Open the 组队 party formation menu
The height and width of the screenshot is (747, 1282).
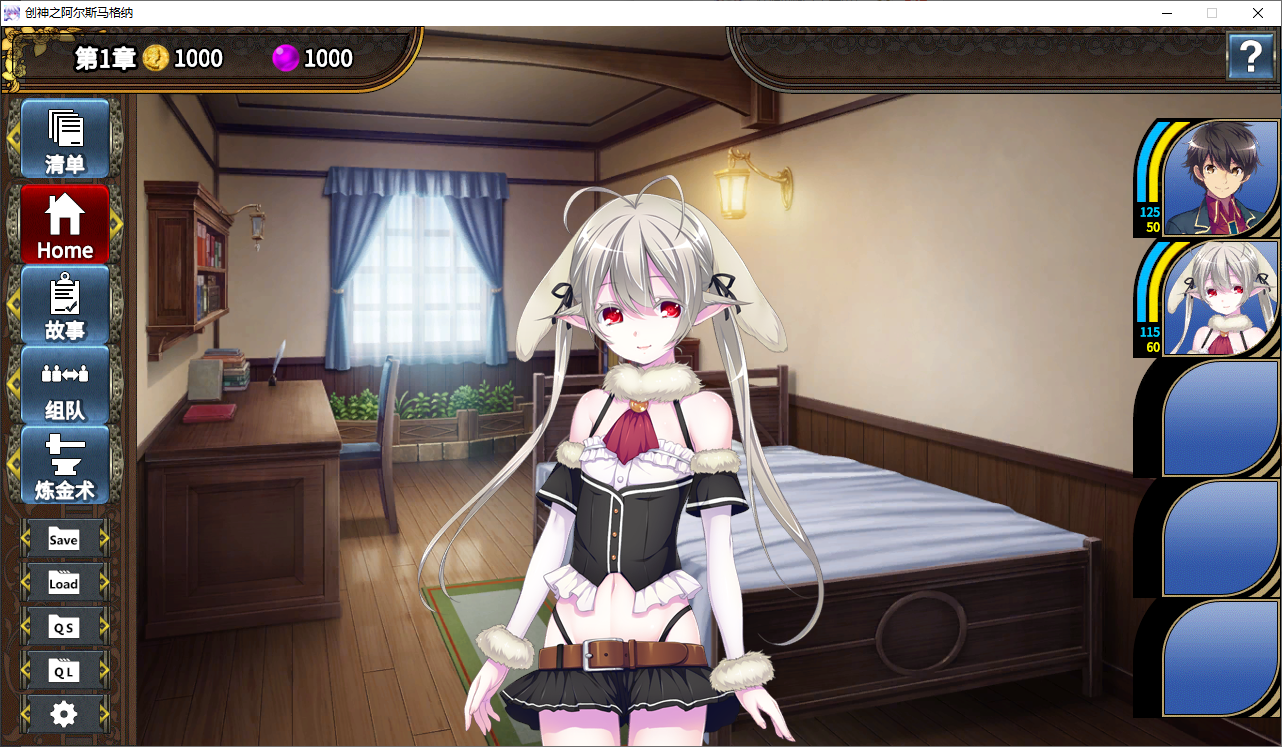coord(65,385)
